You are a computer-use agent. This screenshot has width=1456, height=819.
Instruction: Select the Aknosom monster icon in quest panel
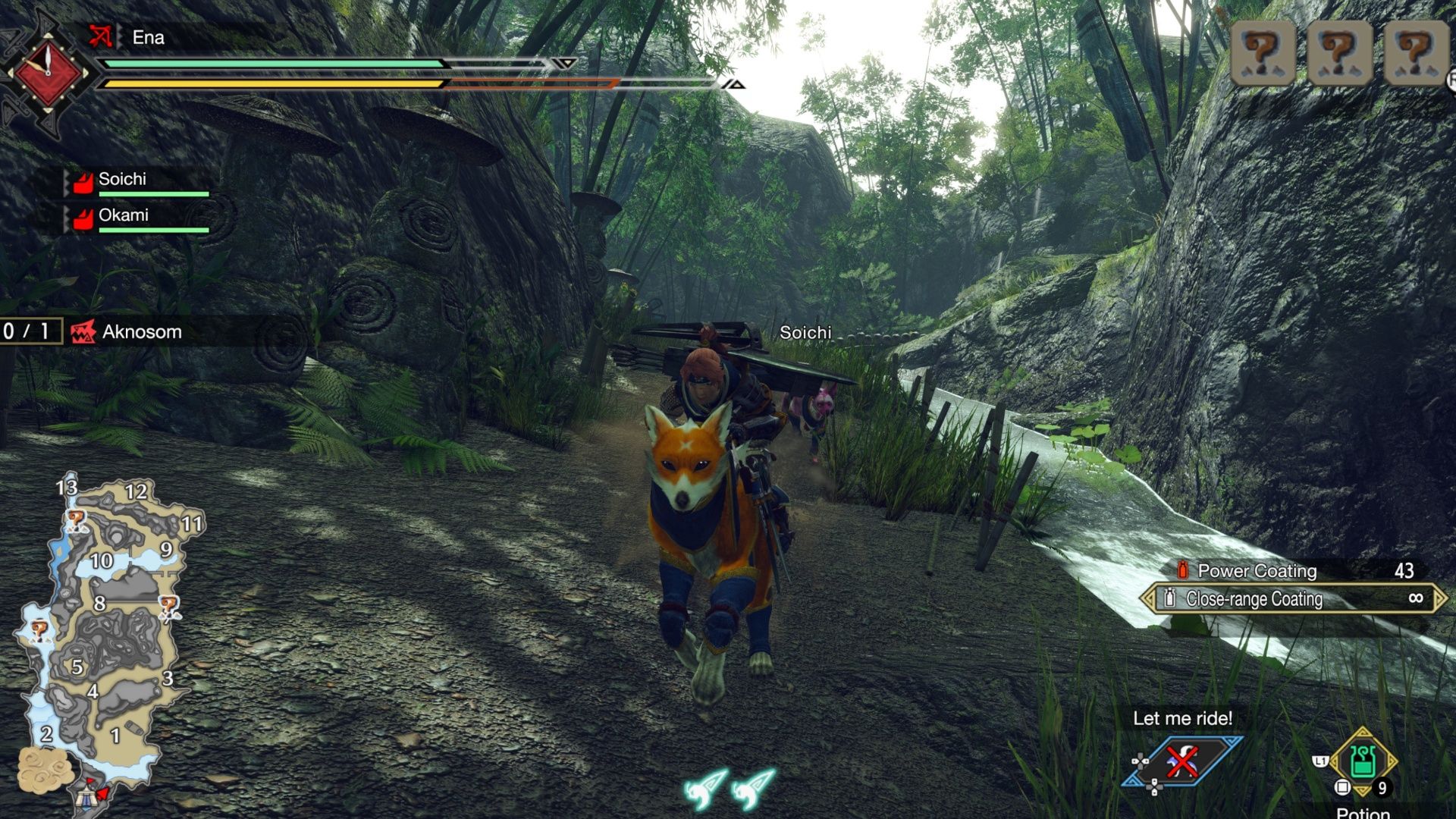click(x=83, y=331)
